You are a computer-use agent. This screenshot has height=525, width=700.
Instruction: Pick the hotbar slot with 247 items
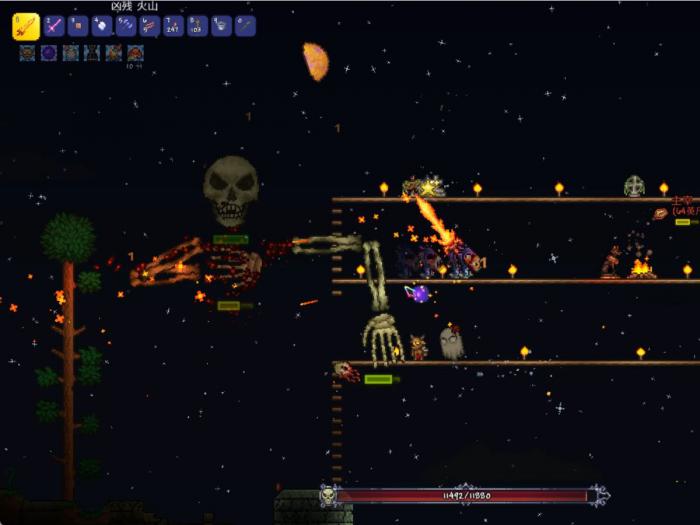174,26
